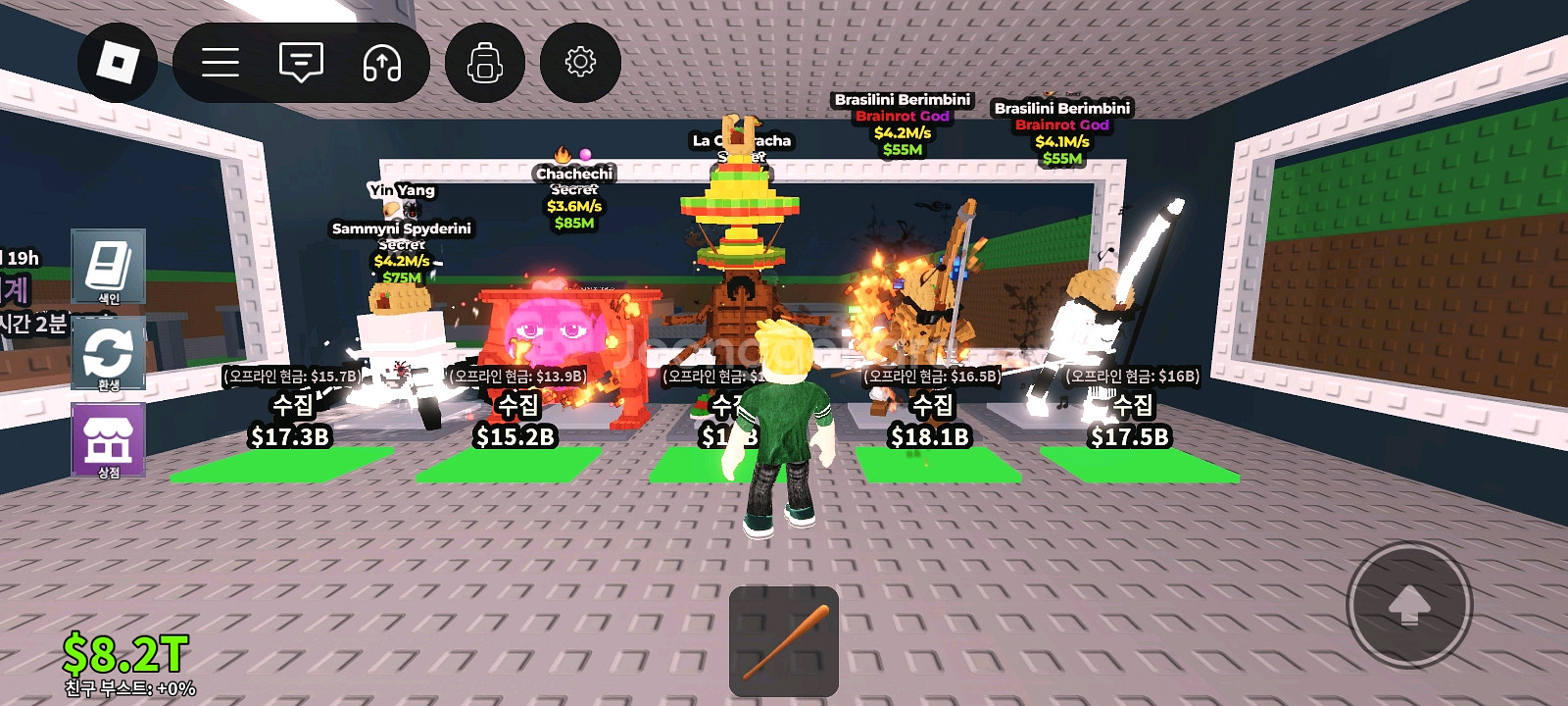Image resolution: width=1568 pixels, height=706 pixels.
Task: Open the backpack inventory
Action: click(484, 63)
